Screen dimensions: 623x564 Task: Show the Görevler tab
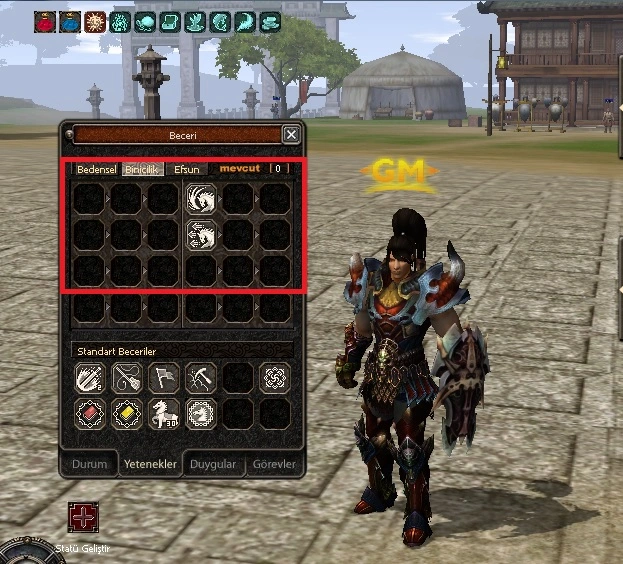point(272,464)
